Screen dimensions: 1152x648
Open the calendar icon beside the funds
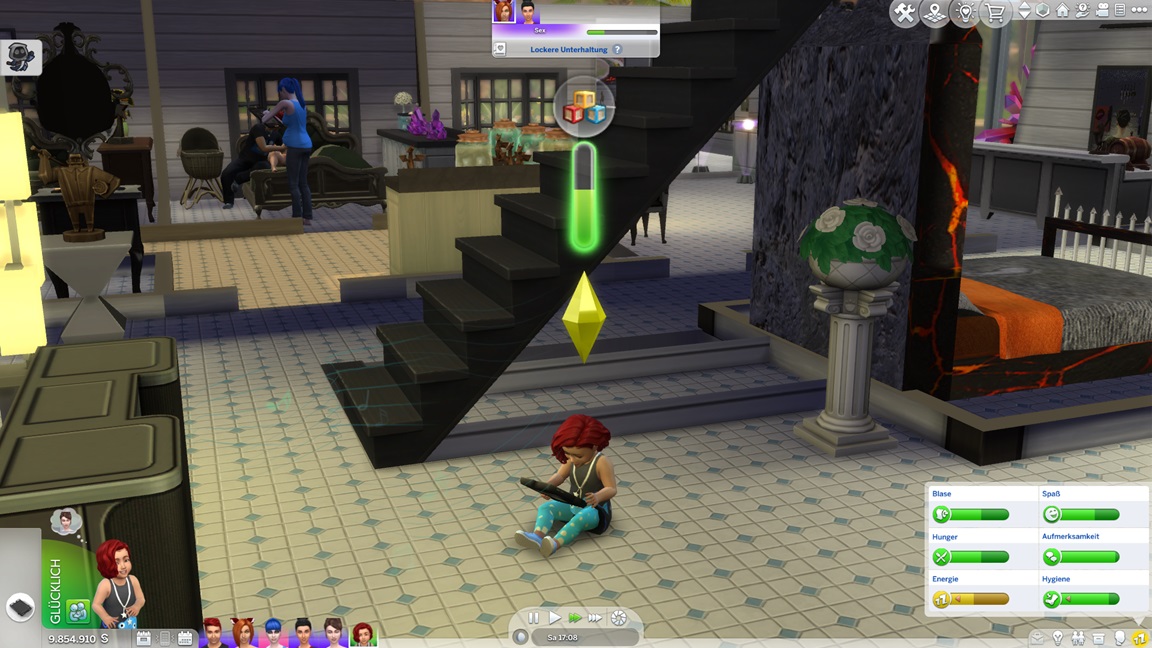point(144,638)
